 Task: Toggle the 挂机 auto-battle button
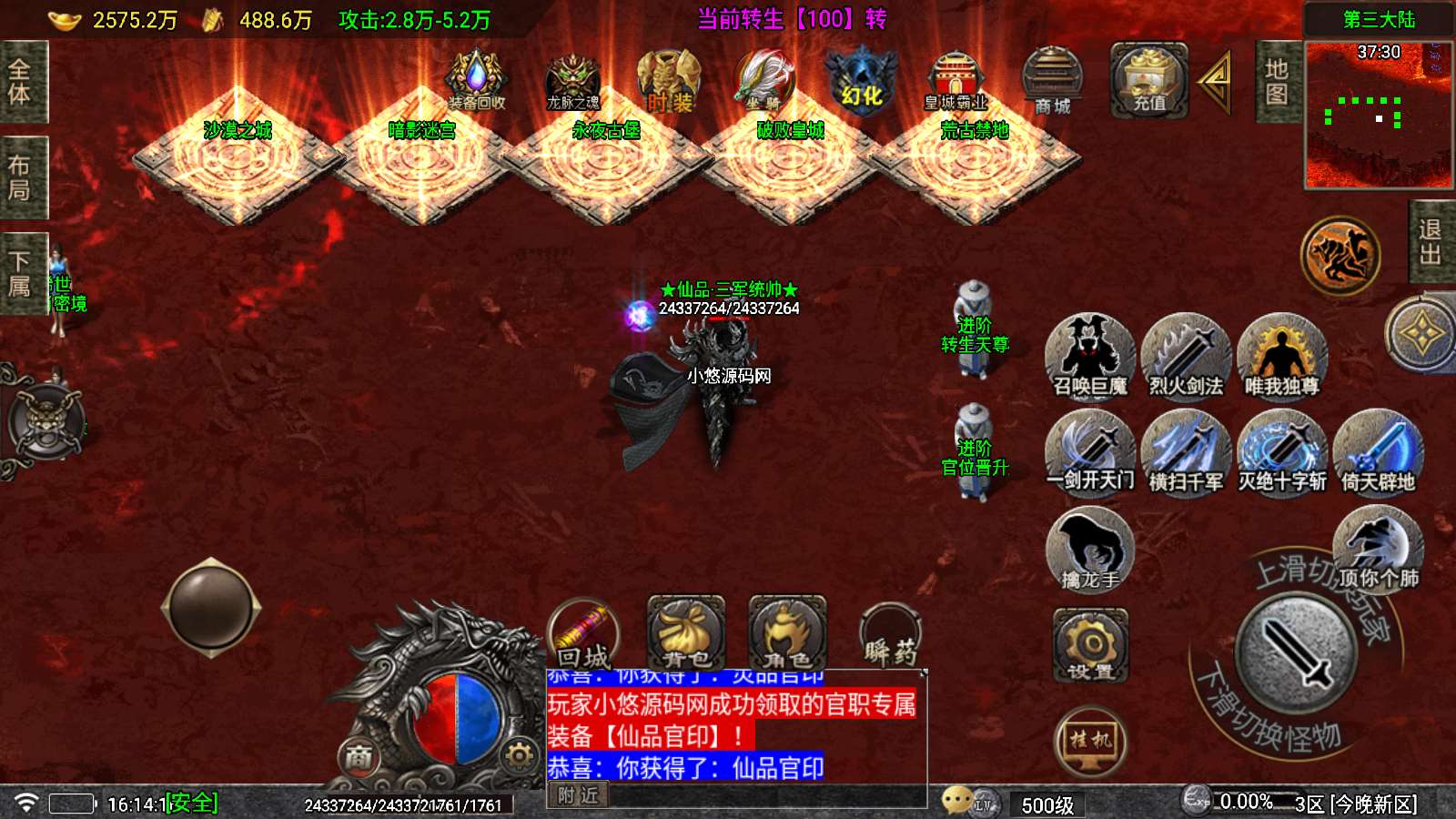1090,741
